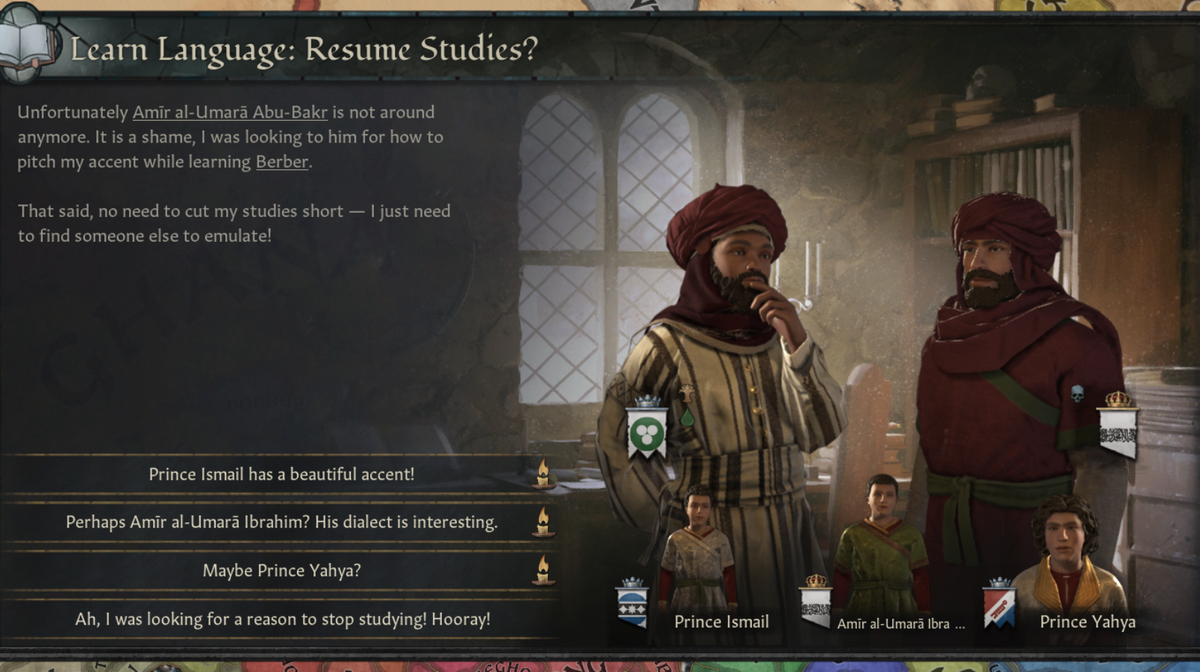Image resolution: width=1200 pixels, height=672 pixels.
Task: Select the Amīr al-Umarā Ibrahim dialect option
Action: click(x=281, y=522)
